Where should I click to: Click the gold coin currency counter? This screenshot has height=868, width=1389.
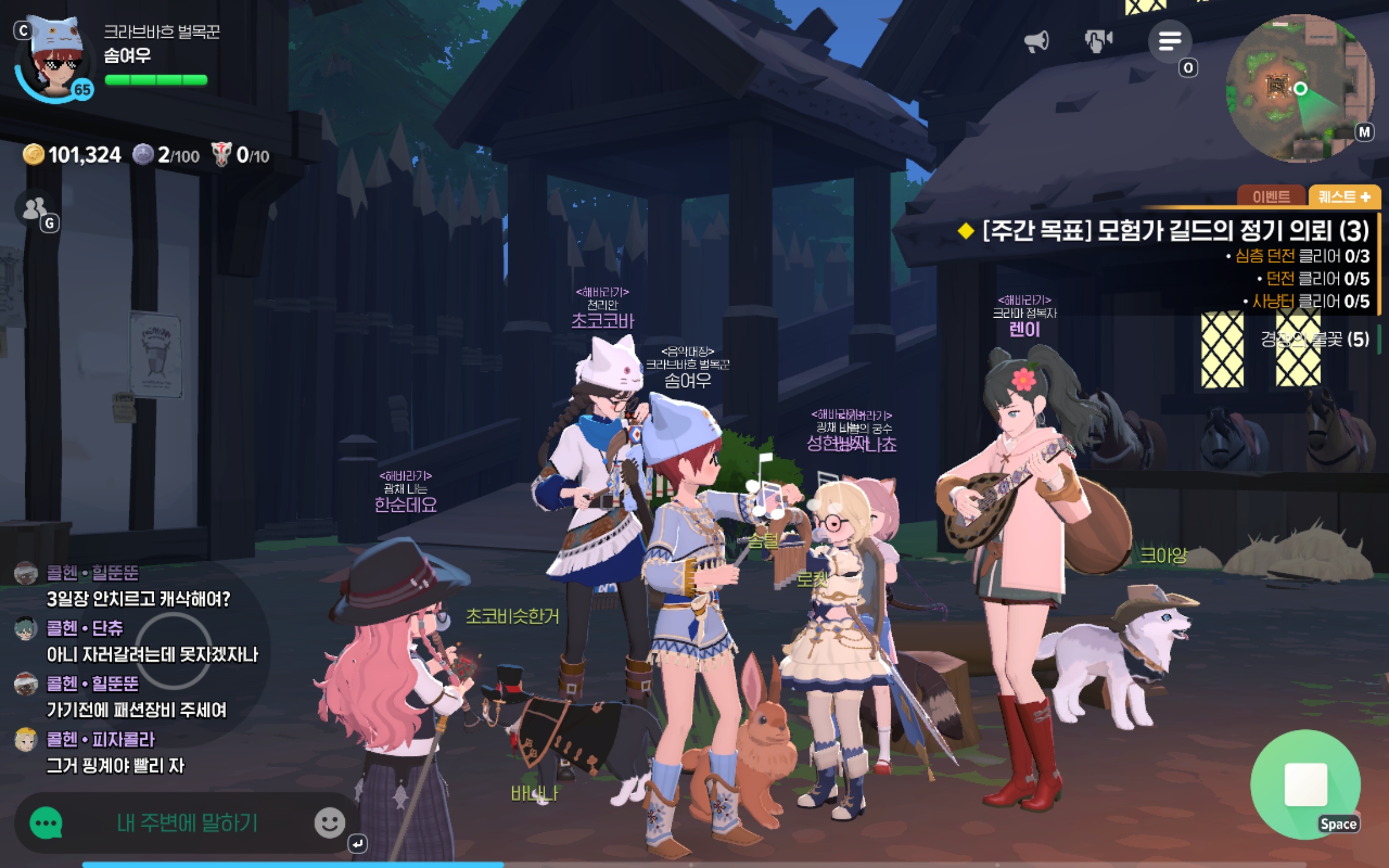pyautogui.click(x=72, y=156)
